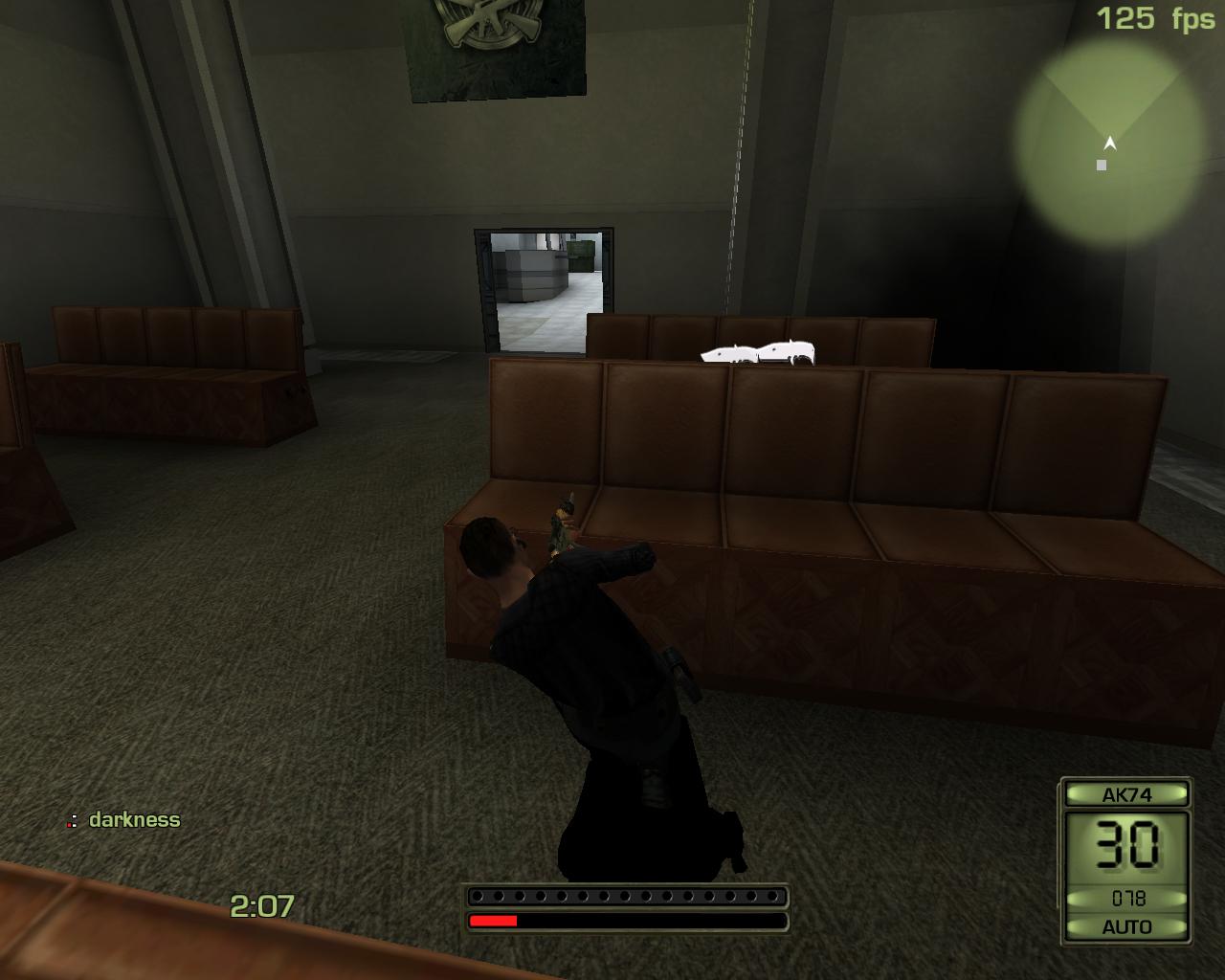
Task: Select the AK74 weapon name label
Action: (x=1126, y=794)
